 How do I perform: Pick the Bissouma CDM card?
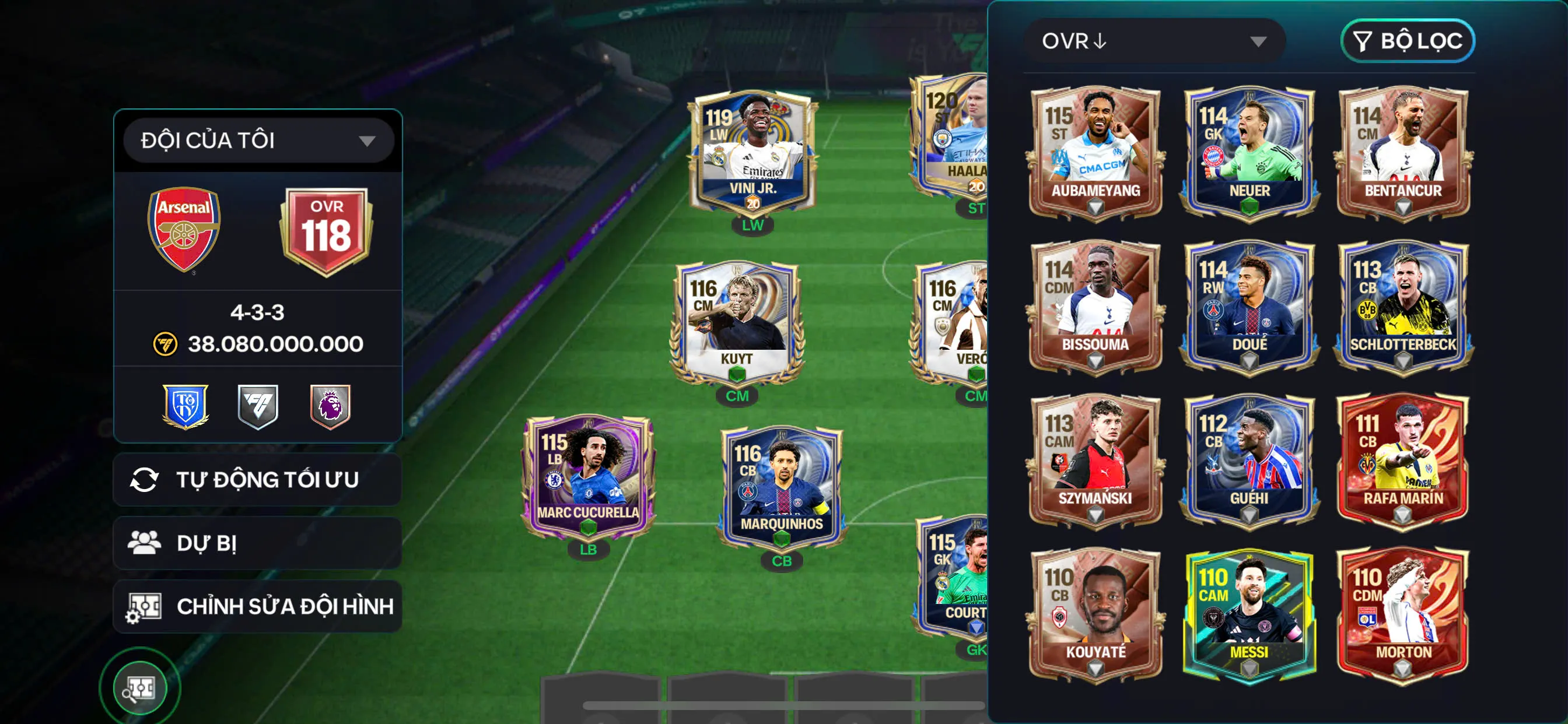[1095, 307]
